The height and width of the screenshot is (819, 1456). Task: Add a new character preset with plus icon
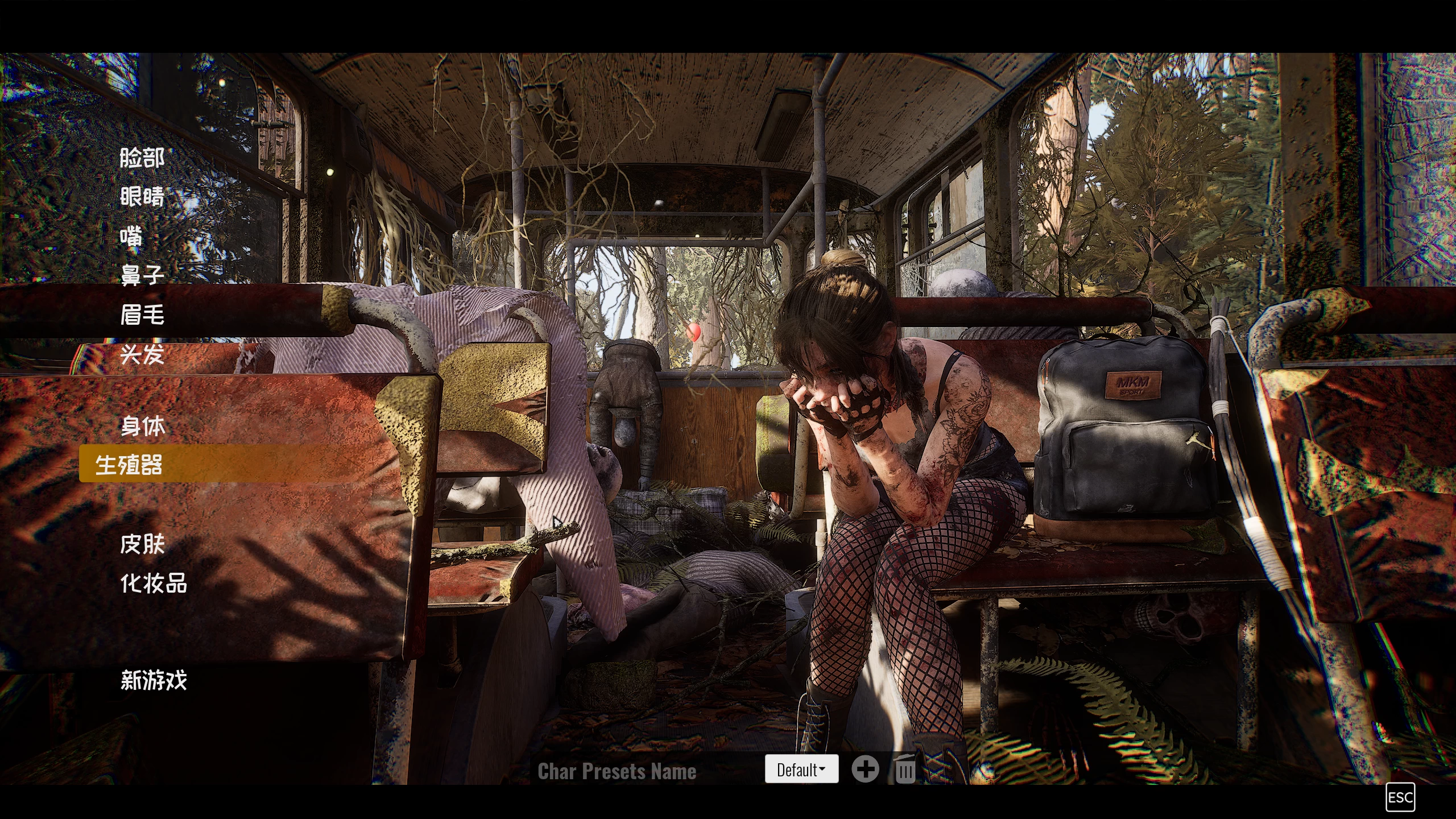(865, 770)
